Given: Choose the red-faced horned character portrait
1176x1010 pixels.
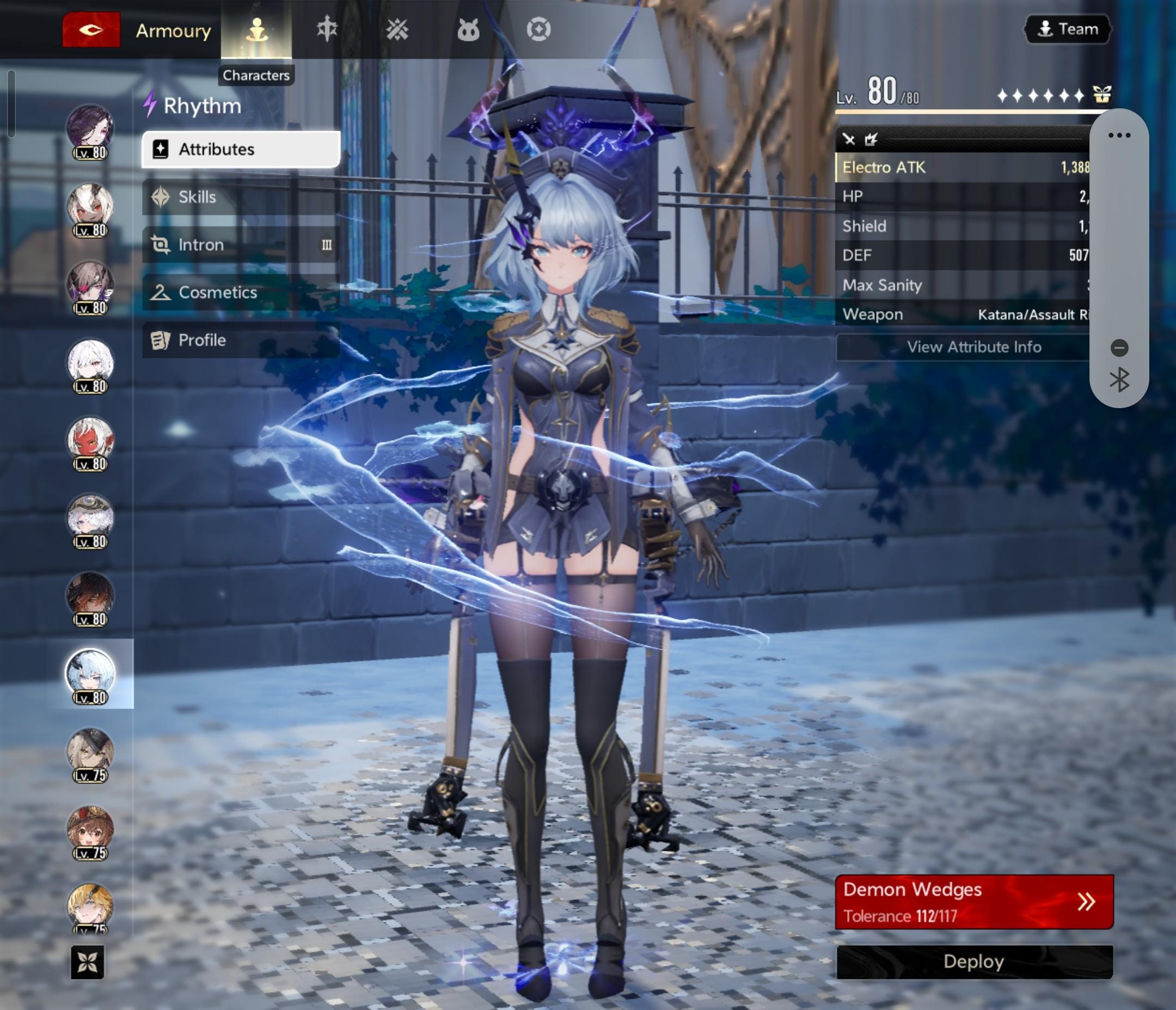Looking at the screenshot, I should 90,439.
